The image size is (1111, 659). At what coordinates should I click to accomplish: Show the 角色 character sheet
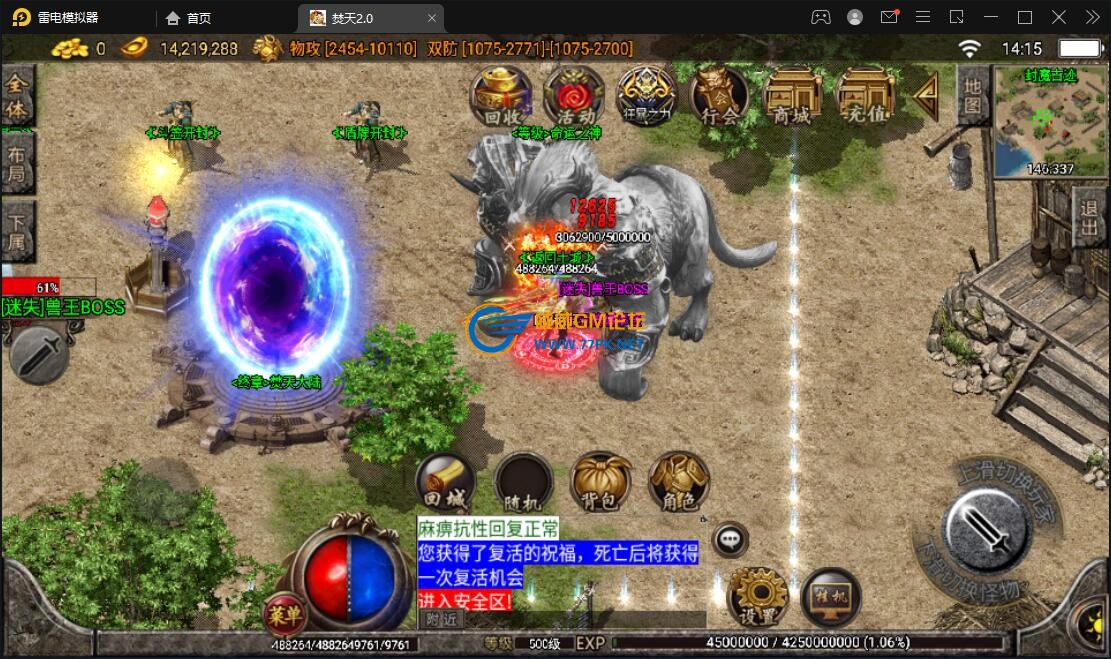coord(679,483)
